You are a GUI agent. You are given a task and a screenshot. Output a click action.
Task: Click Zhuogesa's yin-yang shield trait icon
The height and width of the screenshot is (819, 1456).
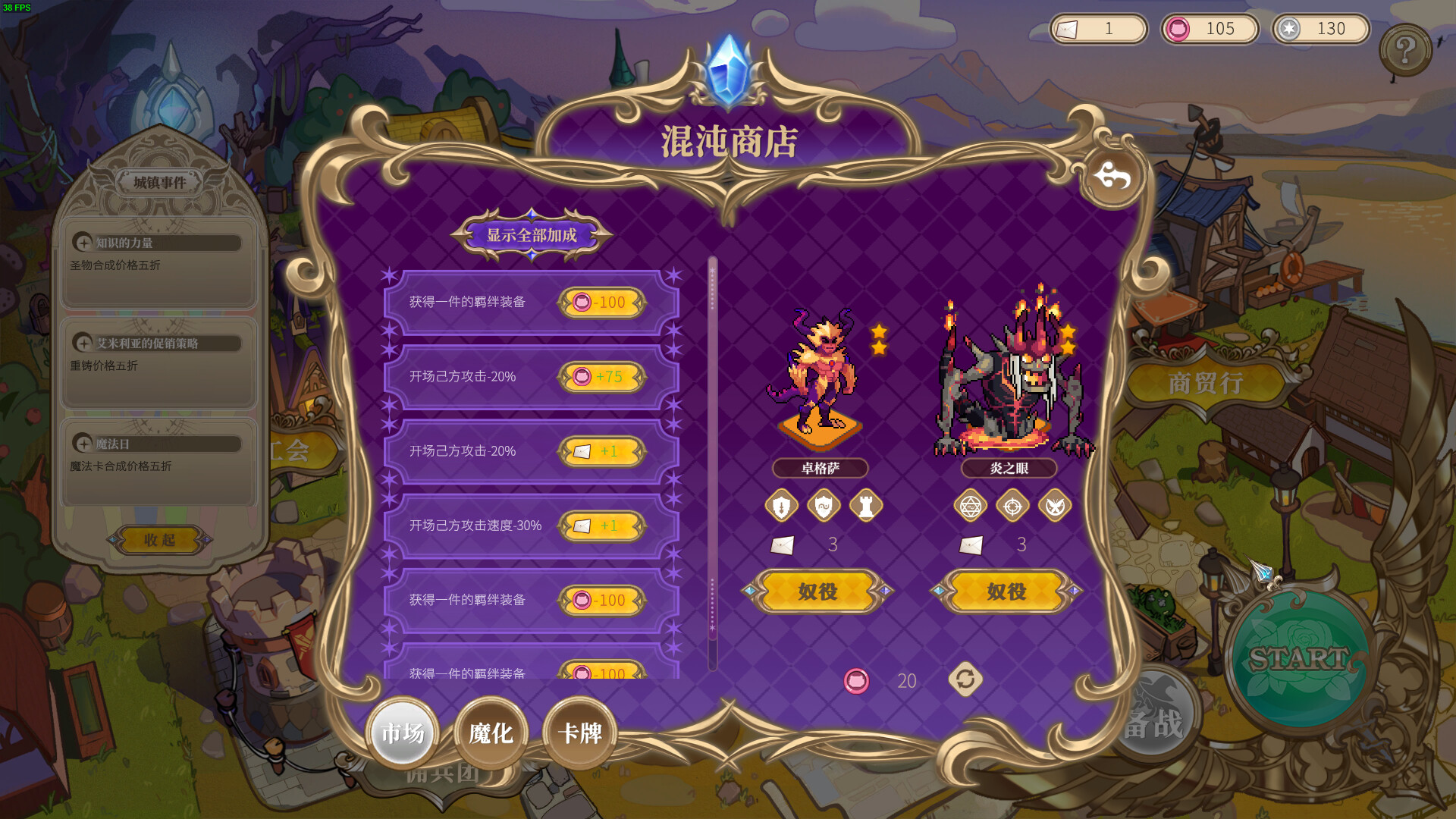tap(824, 507)
